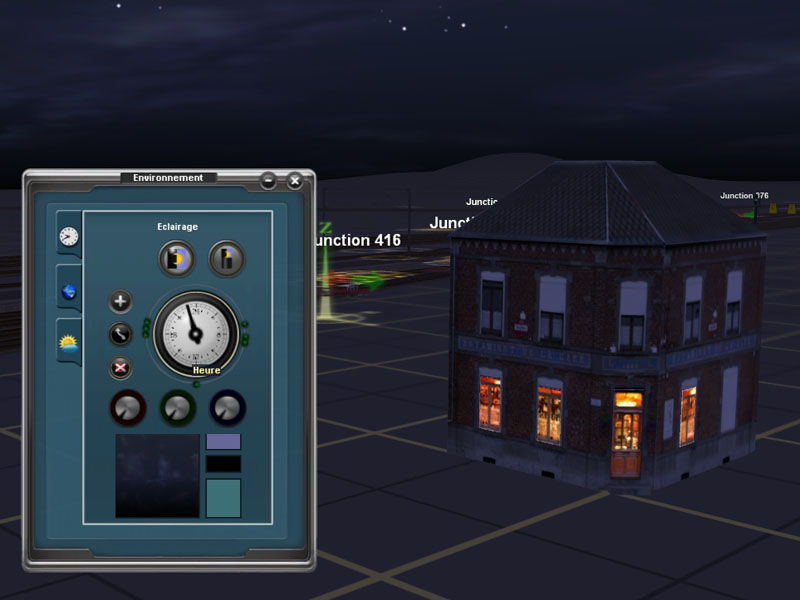Choose the left Eclairage lighting mode button

point(177,259)
